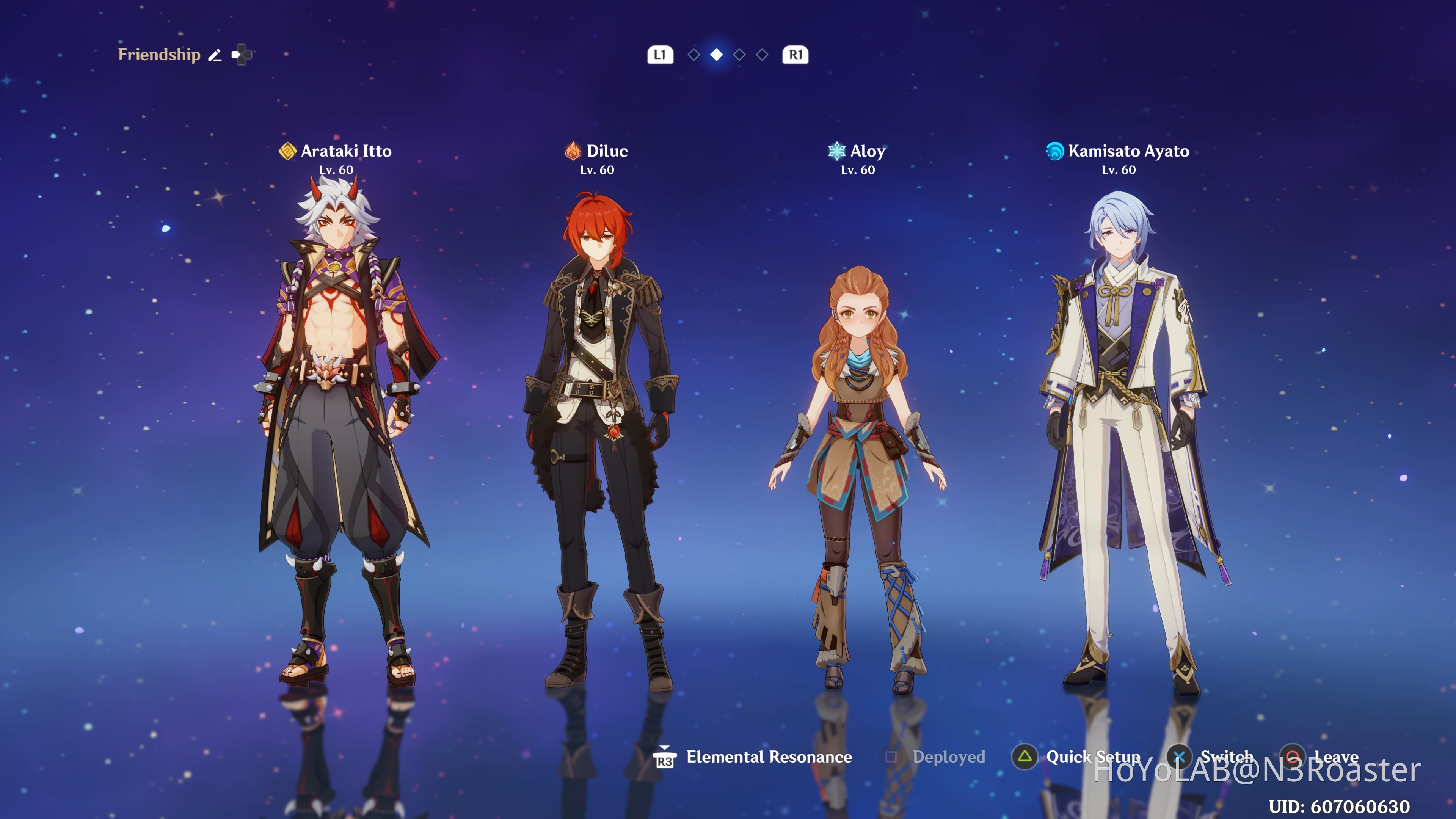Screen dimensions: 1456x819
Task: Select the highlighted second page diamond indicator
Action: pyautogui.click(x=717, y=55)
